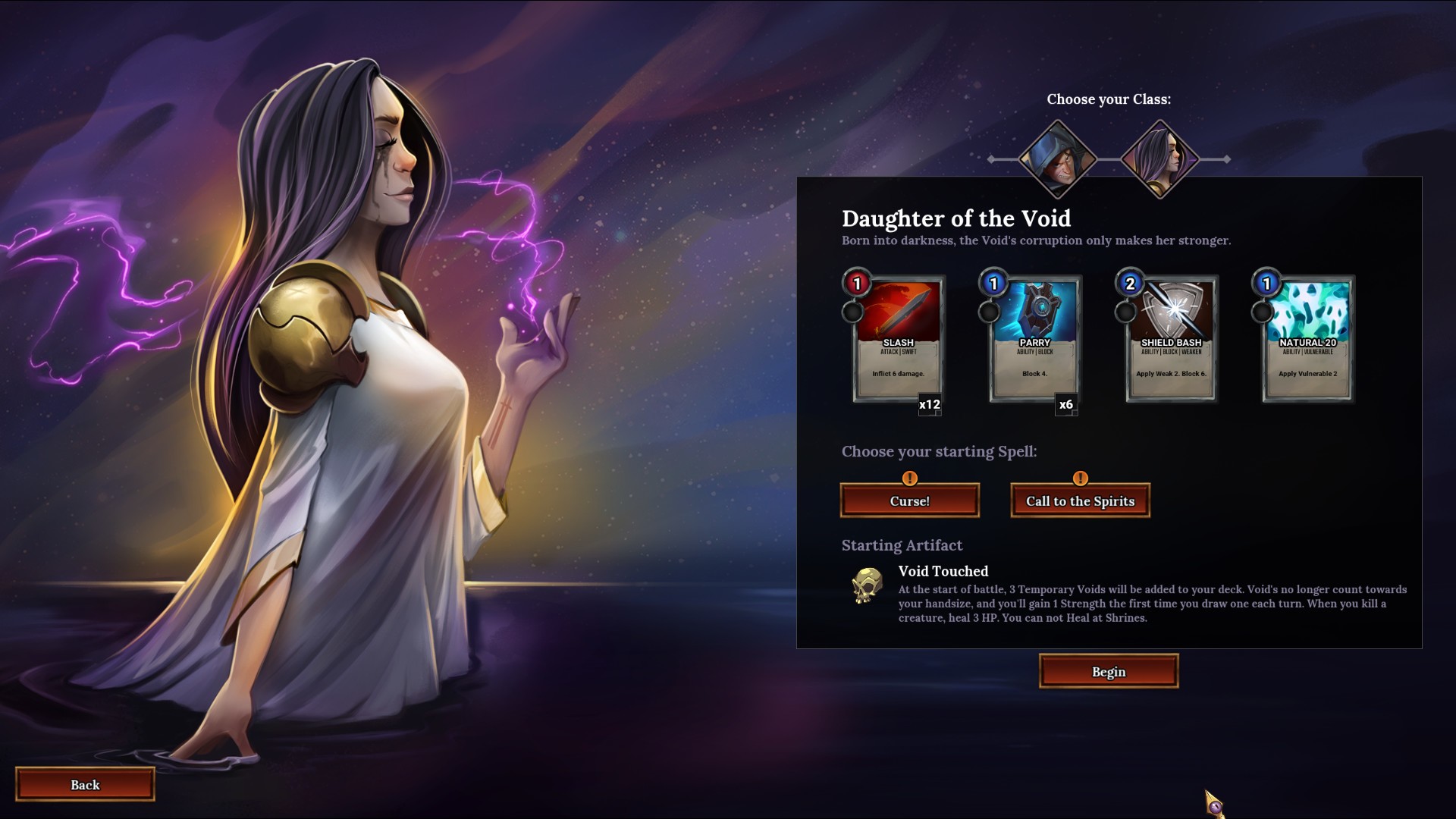Choose the Curse! starting spell
This screenshot has width=1456, height=819.
click(909, 501)
